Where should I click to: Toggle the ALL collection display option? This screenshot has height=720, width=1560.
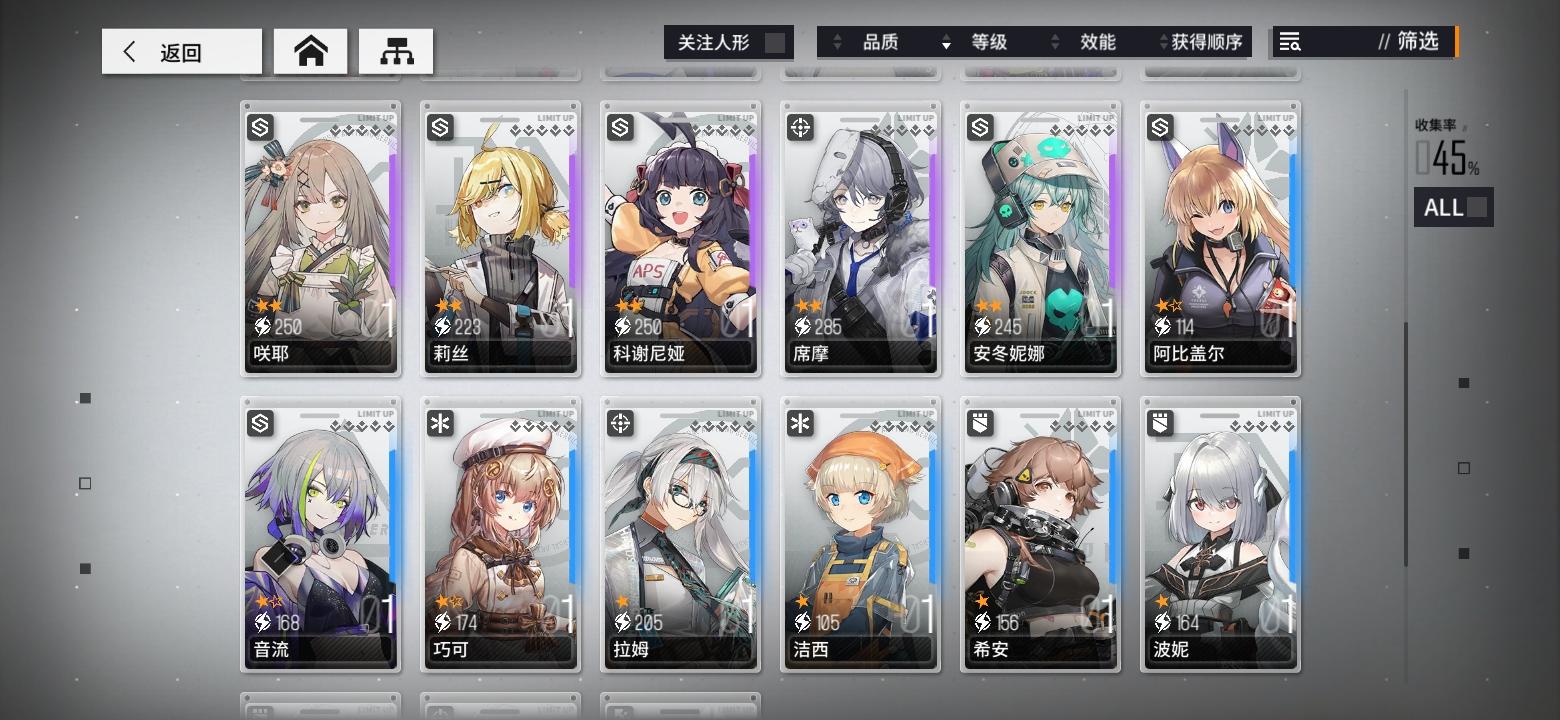click(1452, 207)
